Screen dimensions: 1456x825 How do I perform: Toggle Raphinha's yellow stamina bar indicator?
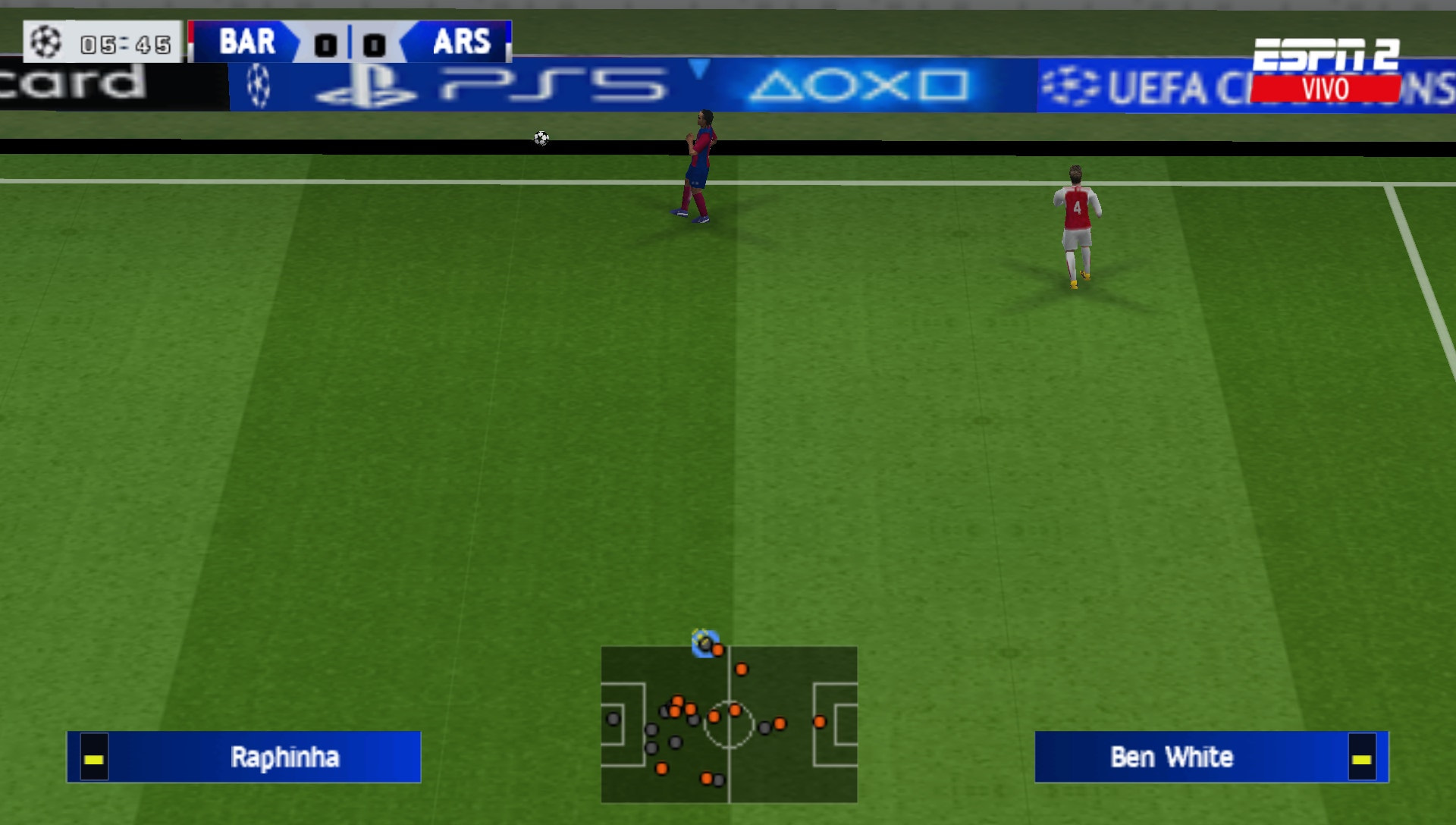pyautogui.click(x=93, y=758)
